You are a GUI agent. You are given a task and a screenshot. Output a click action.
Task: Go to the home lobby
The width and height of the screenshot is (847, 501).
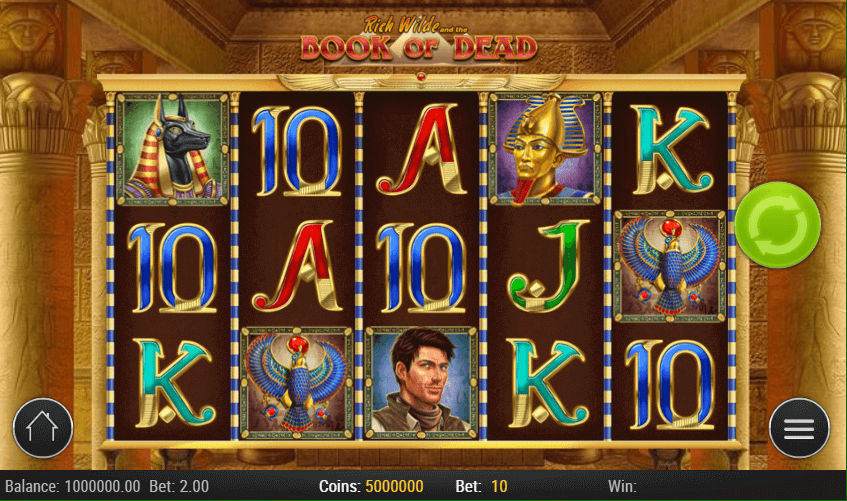(x=43, y=429)
